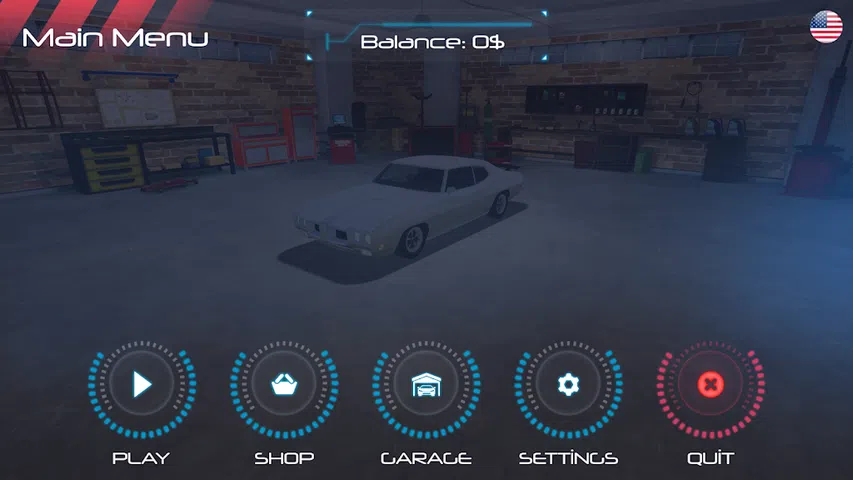This screenshot has height=480, width=853.
Task: Quit the game with the red button
Action: click(710, 385)
